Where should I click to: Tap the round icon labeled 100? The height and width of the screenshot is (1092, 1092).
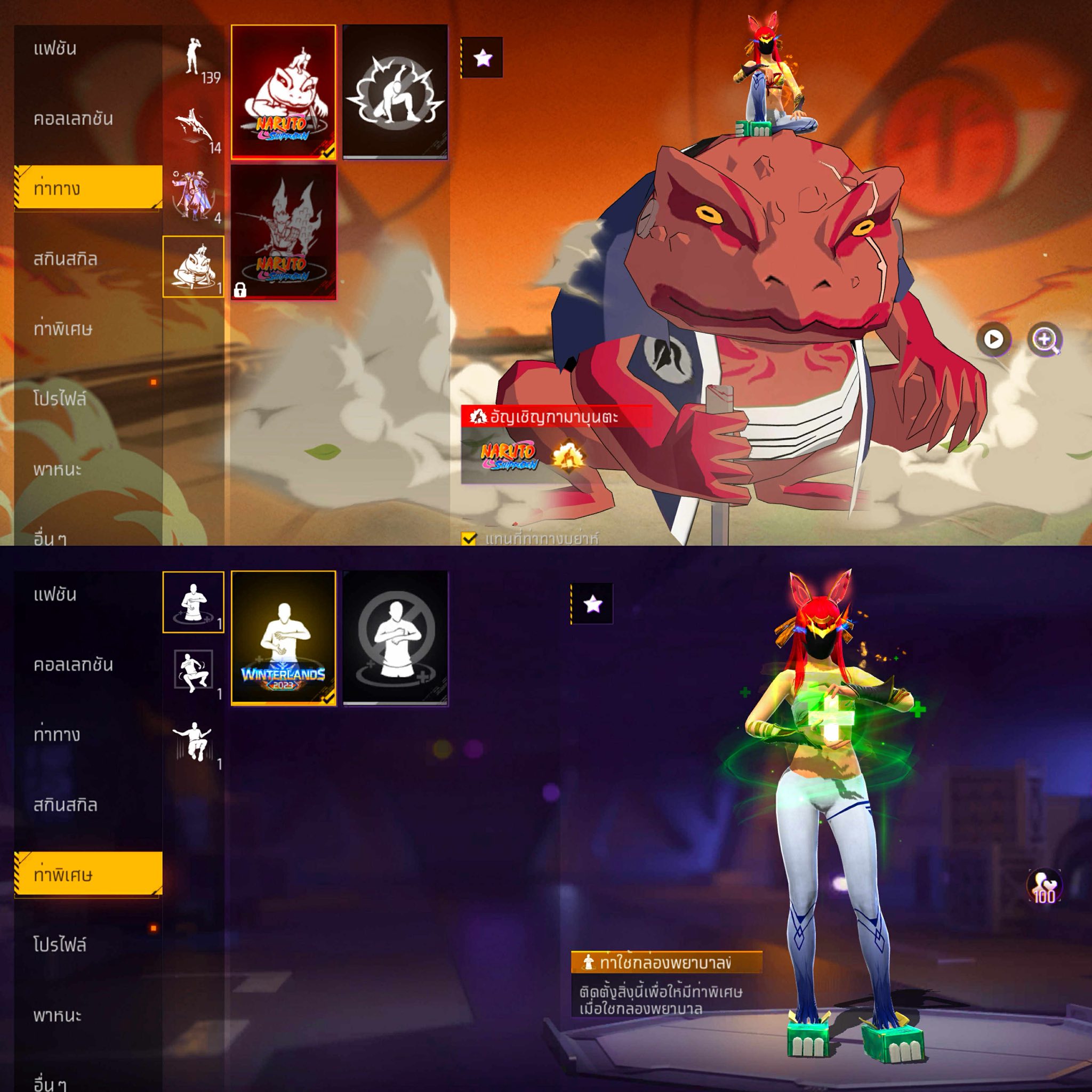point(1043,886)
